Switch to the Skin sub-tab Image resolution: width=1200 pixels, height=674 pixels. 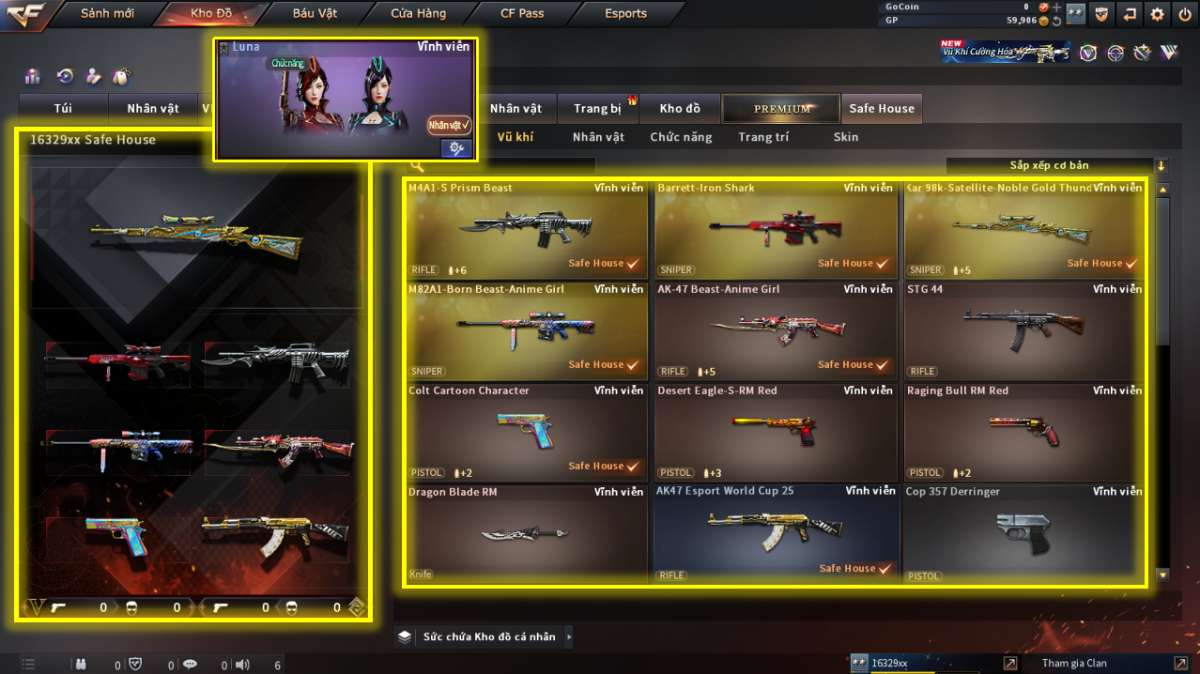click(846, 137)
